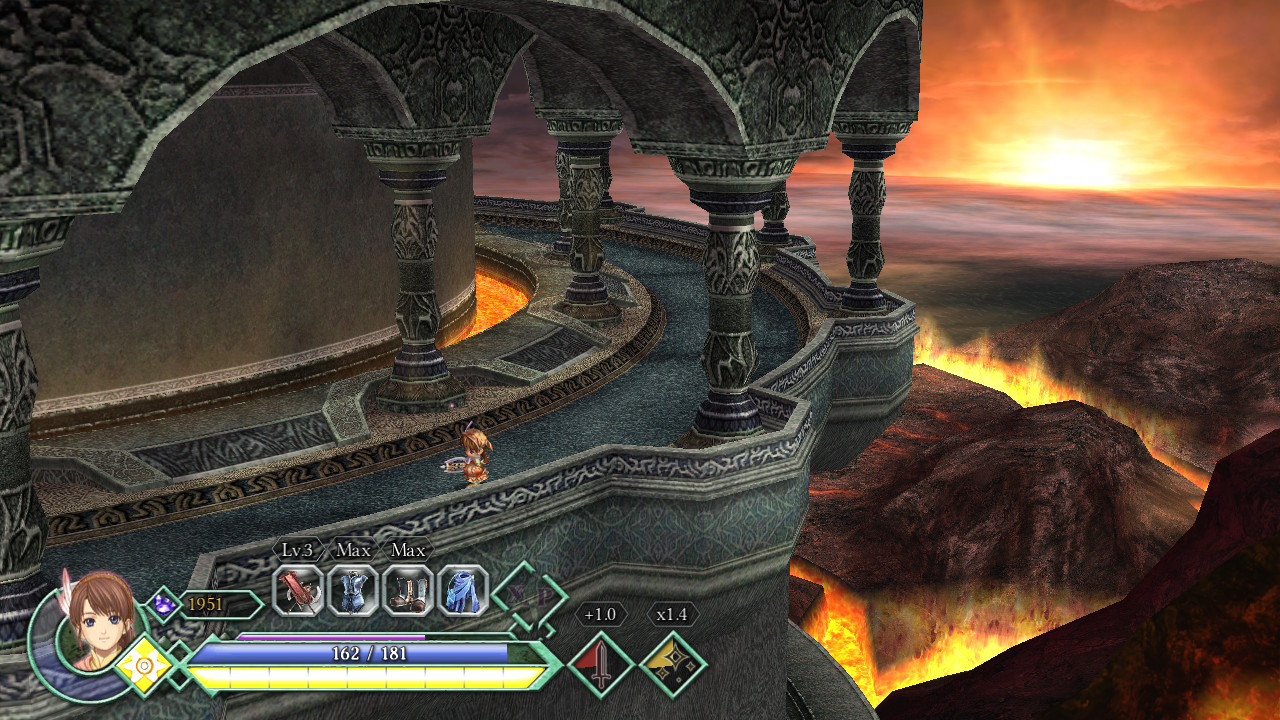Click the purple gem currency icon
The height and width of the screenshot is (720, 1280).
163,604
